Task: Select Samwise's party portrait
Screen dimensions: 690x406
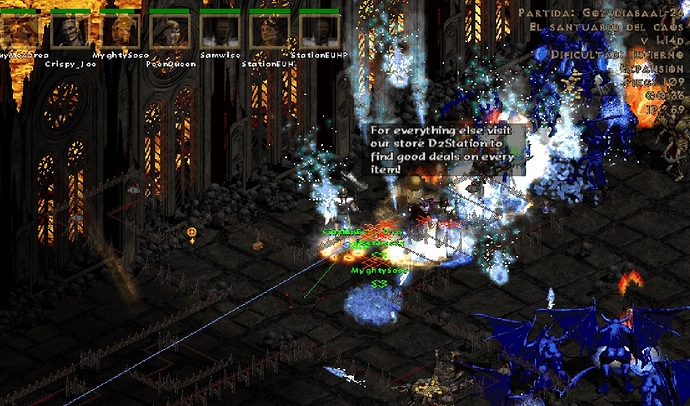Action: (x=219, y=30)
